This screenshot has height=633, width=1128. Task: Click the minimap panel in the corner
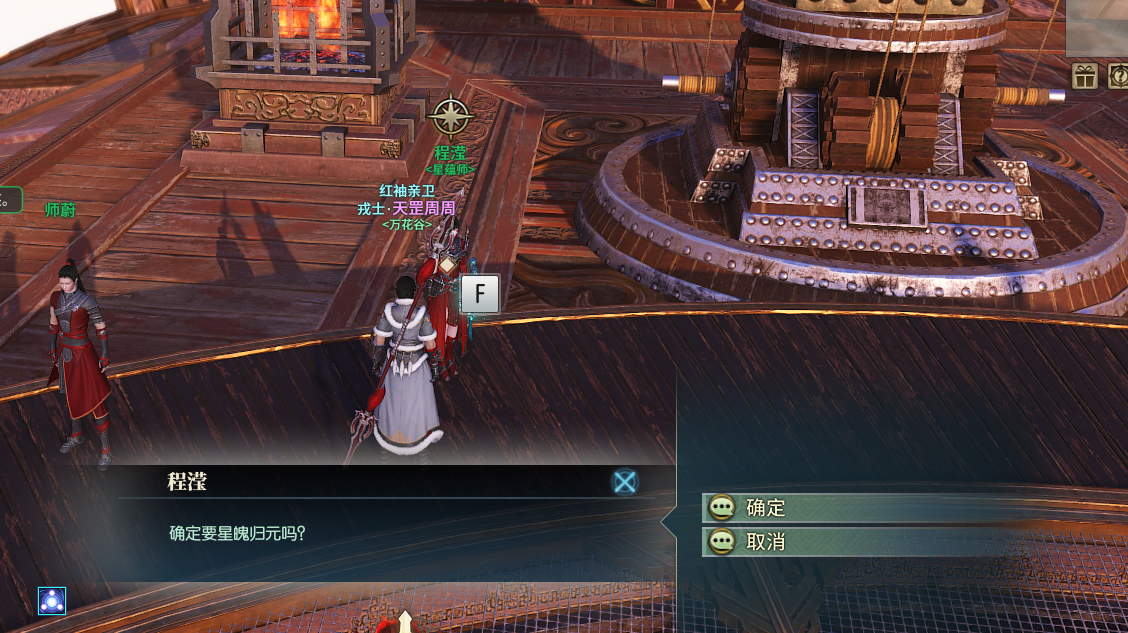[1098, 27]
